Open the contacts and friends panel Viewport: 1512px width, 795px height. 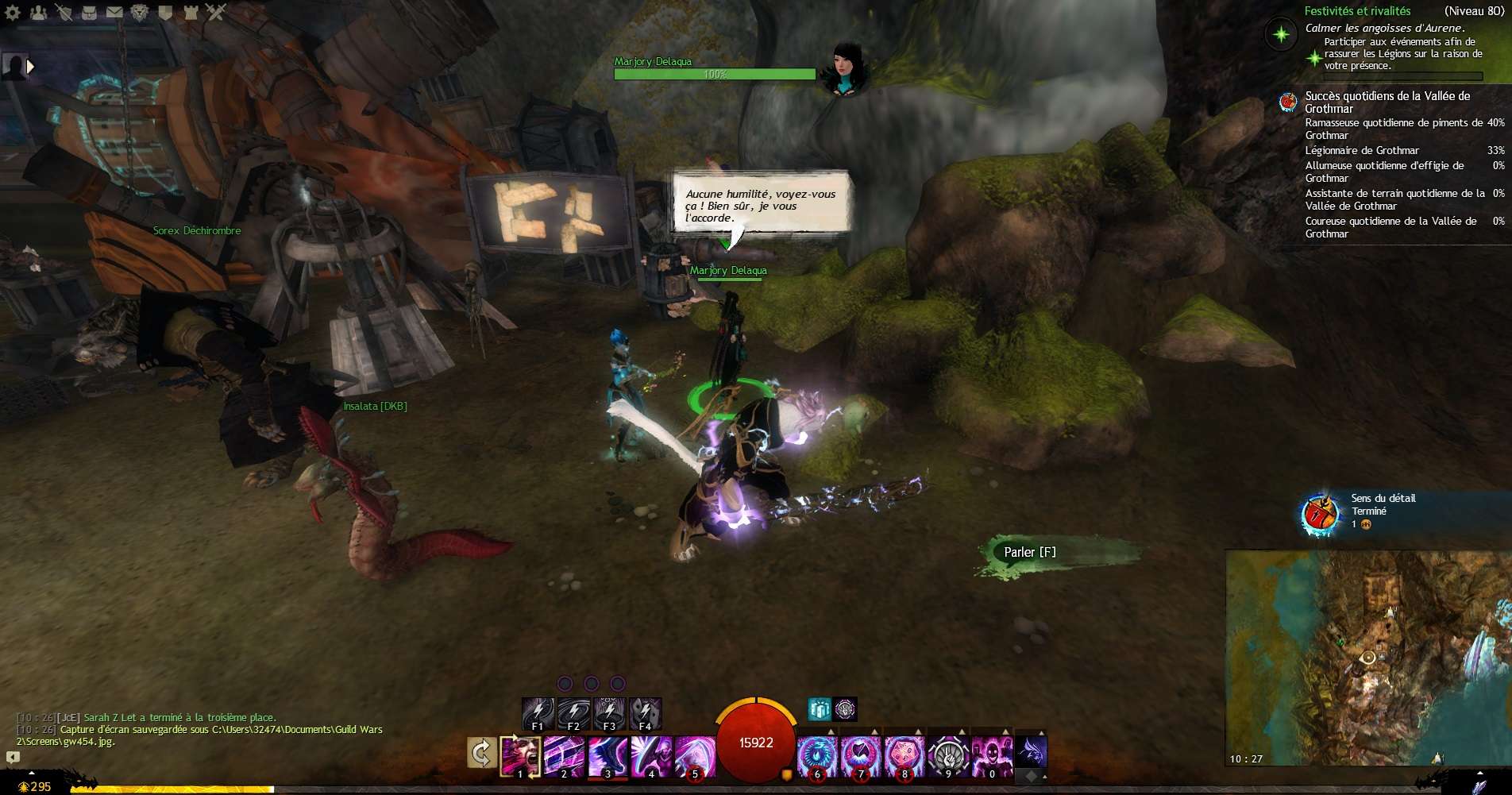[38, 12]
